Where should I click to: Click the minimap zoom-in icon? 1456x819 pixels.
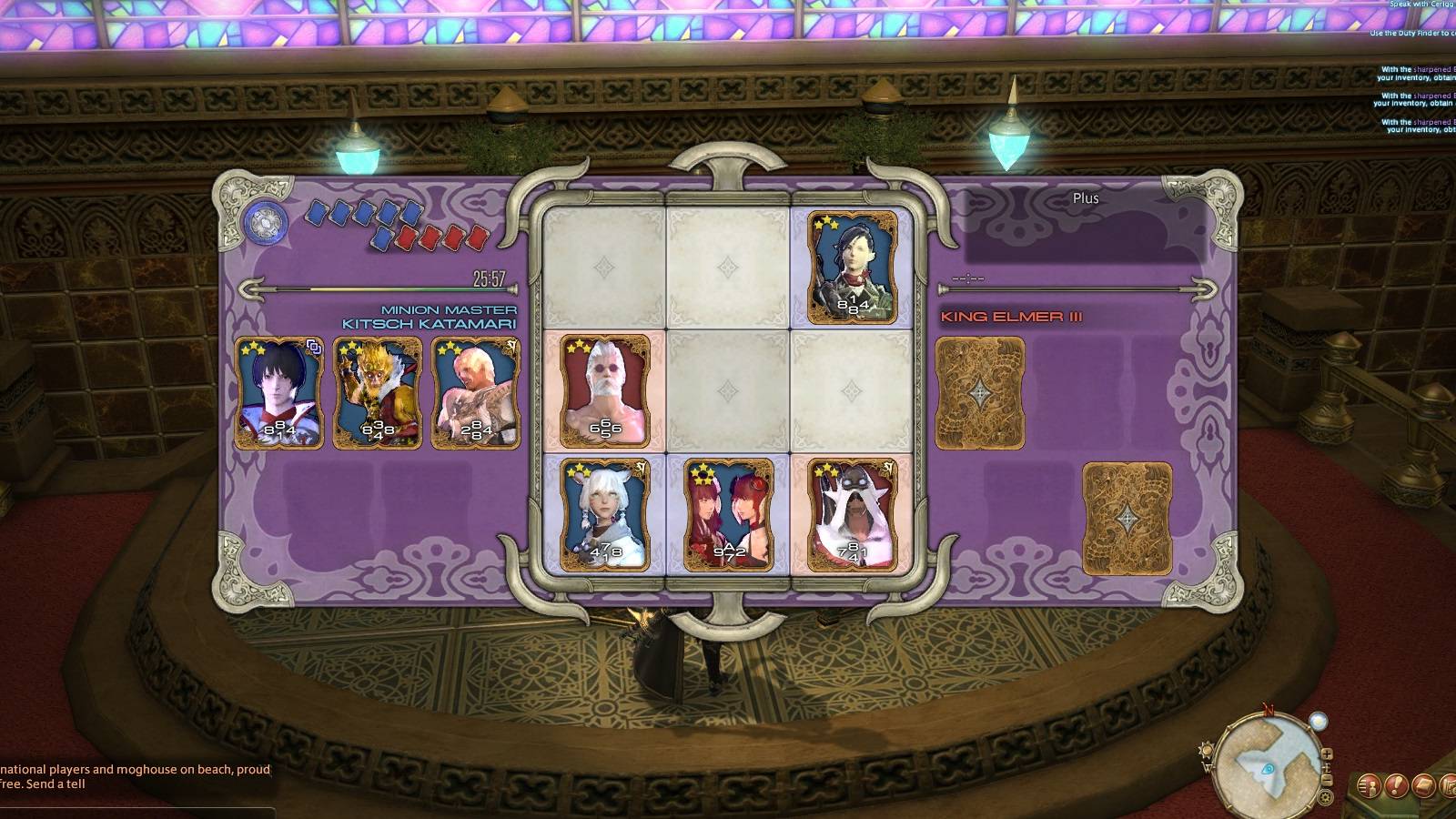[x=1328, y=754]
